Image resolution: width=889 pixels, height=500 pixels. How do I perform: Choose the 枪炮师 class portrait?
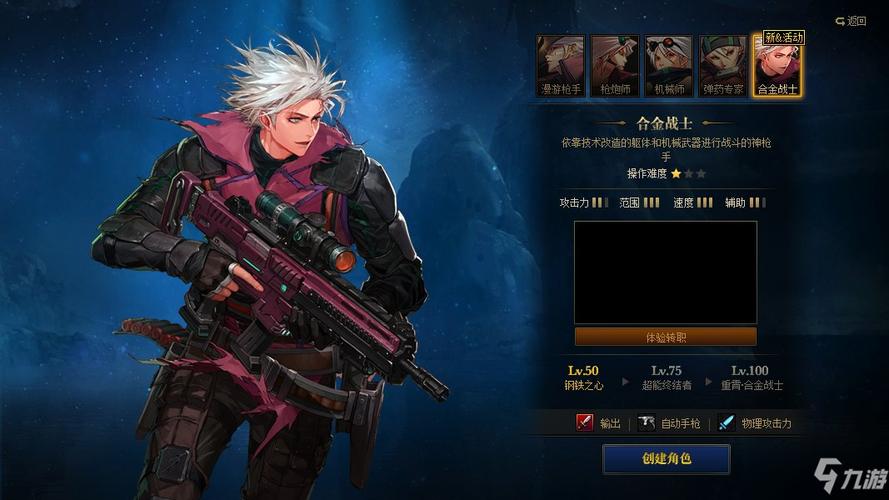click(614, 65)
